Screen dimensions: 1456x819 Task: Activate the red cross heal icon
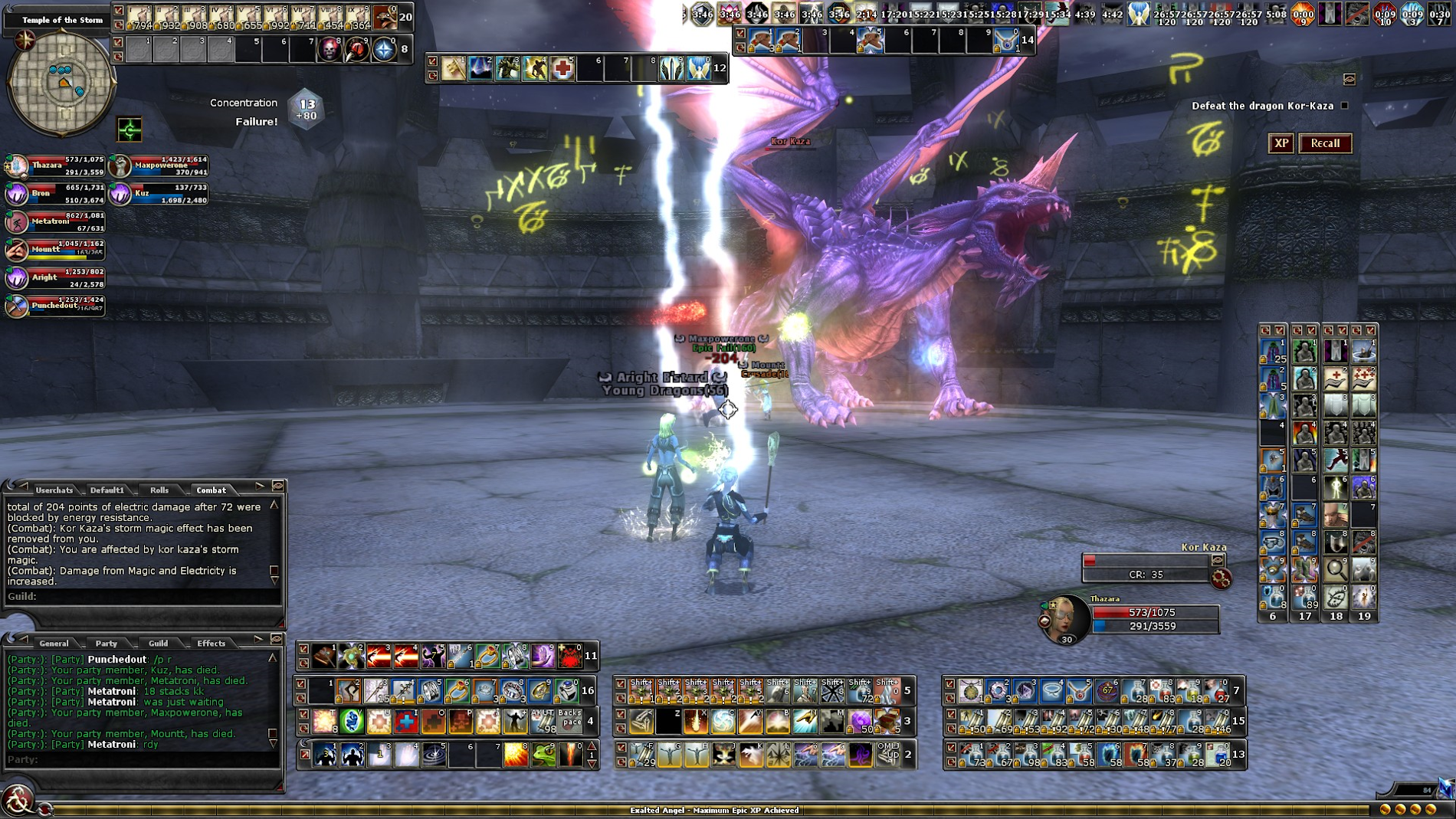[x=562, y=69]
